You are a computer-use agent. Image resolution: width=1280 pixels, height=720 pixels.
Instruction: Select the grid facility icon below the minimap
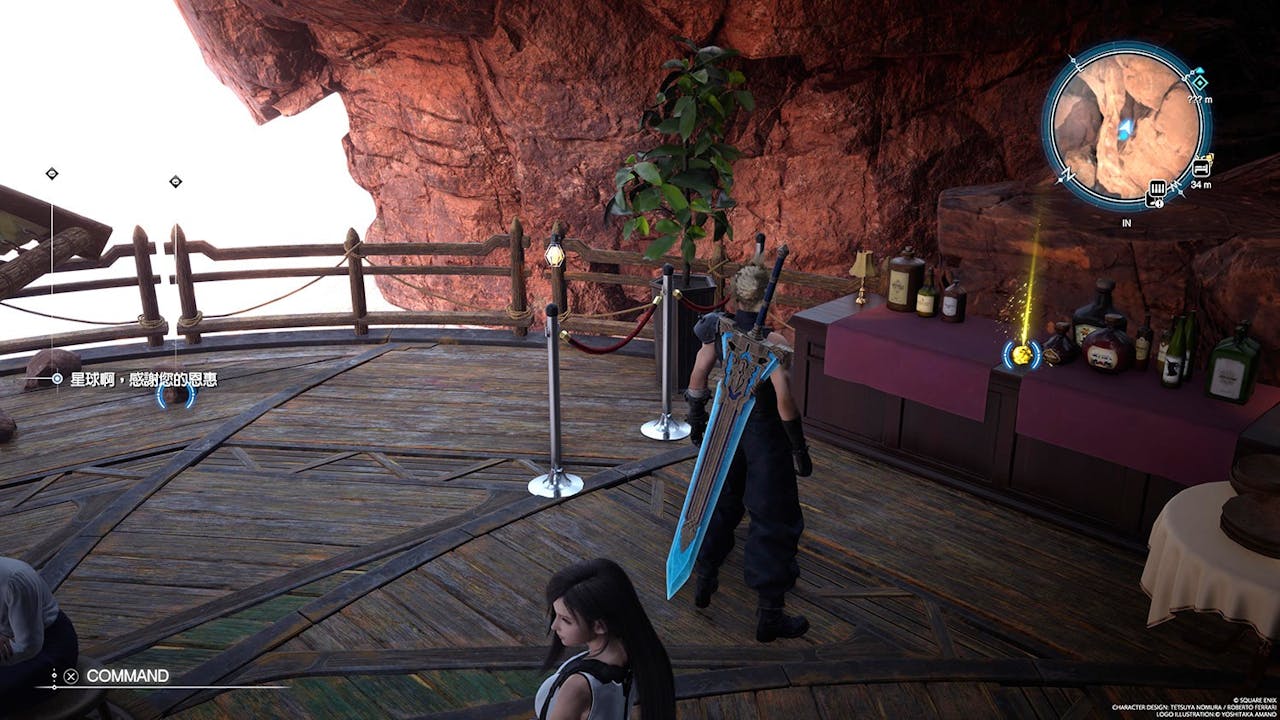coord(1158,188)
